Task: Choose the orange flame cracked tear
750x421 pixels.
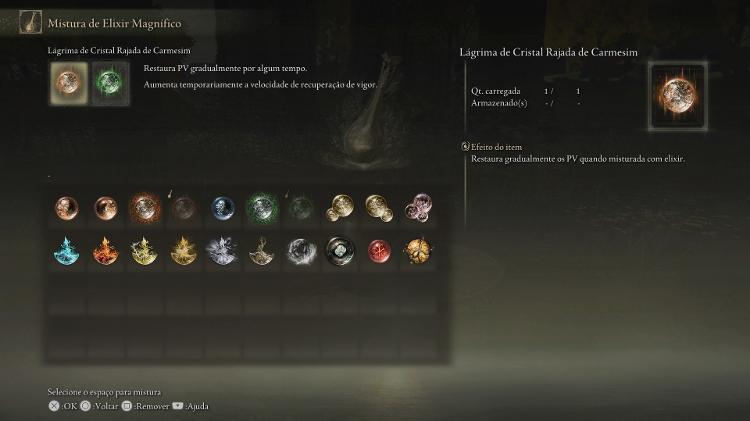Action: click(105, 251)
